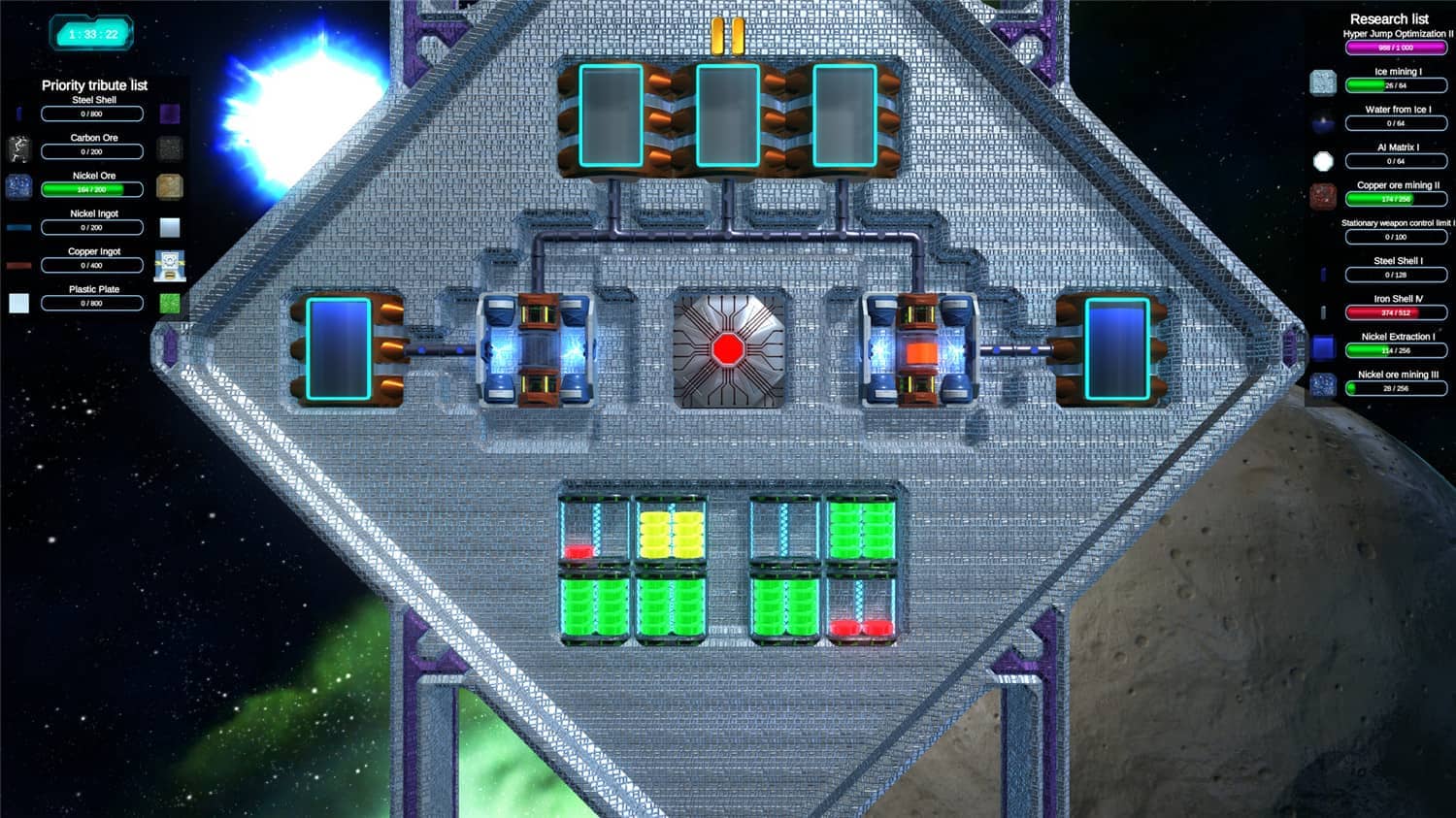Click the Nickel ore mining III icon
The height and width of the screenshot is (818, 1456).
(1323, 386)
